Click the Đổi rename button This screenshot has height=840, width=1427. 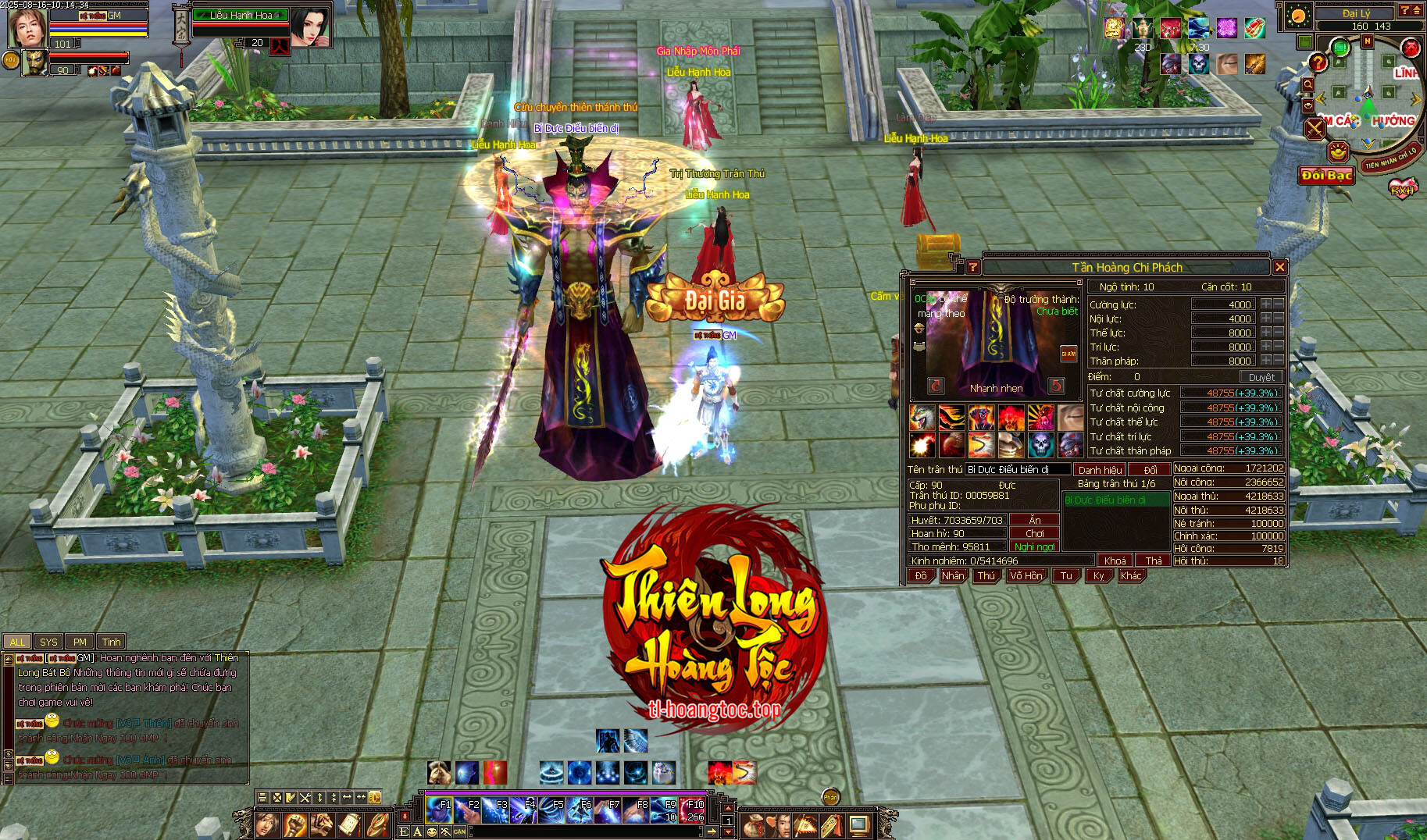pos(1150,470)
